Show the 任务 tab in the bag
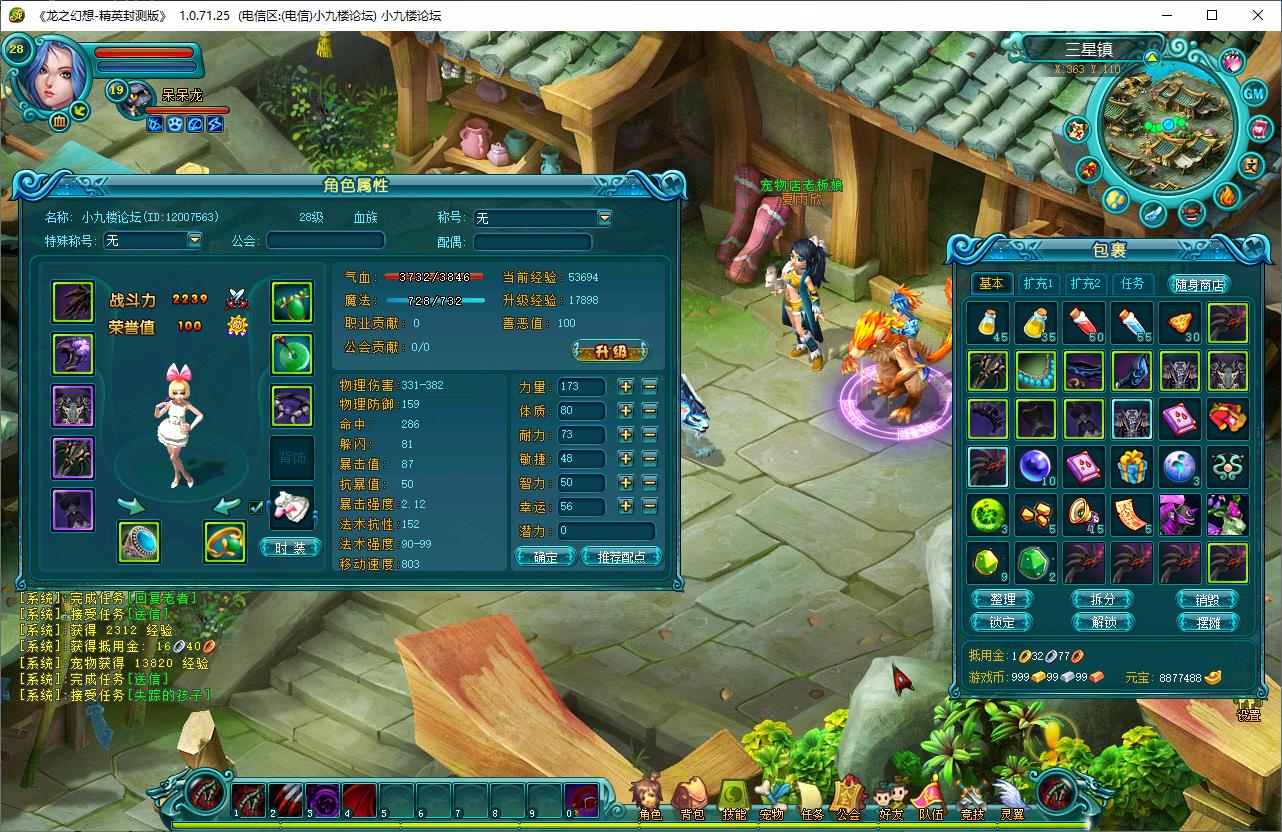 pos(1131,284)
